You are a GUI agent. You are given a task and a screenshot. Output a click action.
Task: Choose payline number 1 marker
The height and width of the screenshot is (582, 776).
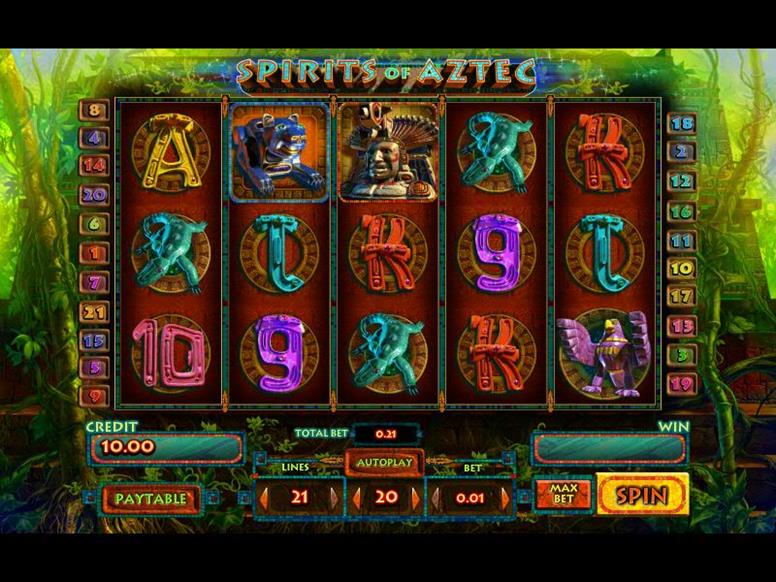(x=95, y=255)
